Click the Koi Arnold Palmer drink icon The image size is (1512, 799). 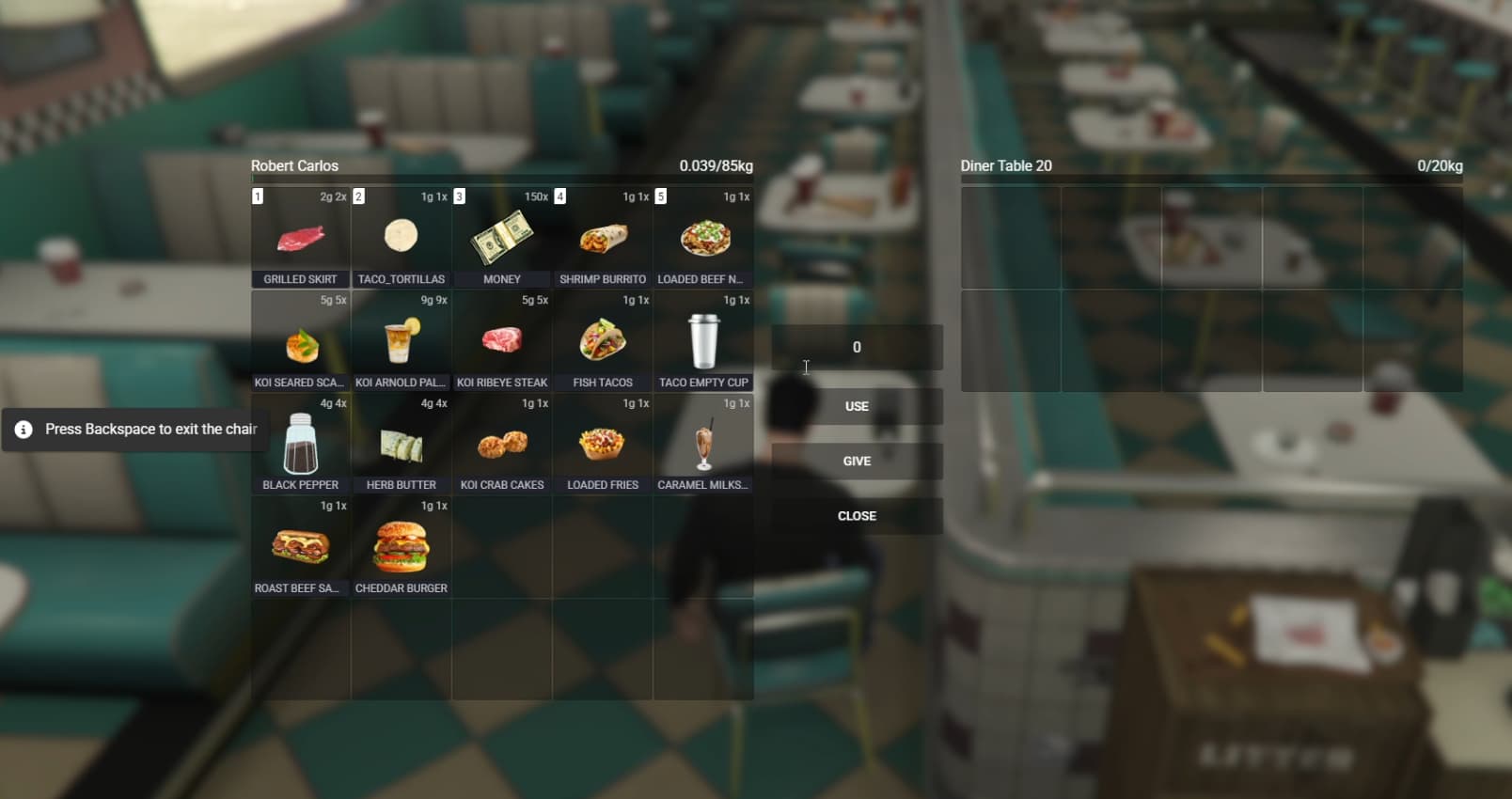(x=401, y=340)
